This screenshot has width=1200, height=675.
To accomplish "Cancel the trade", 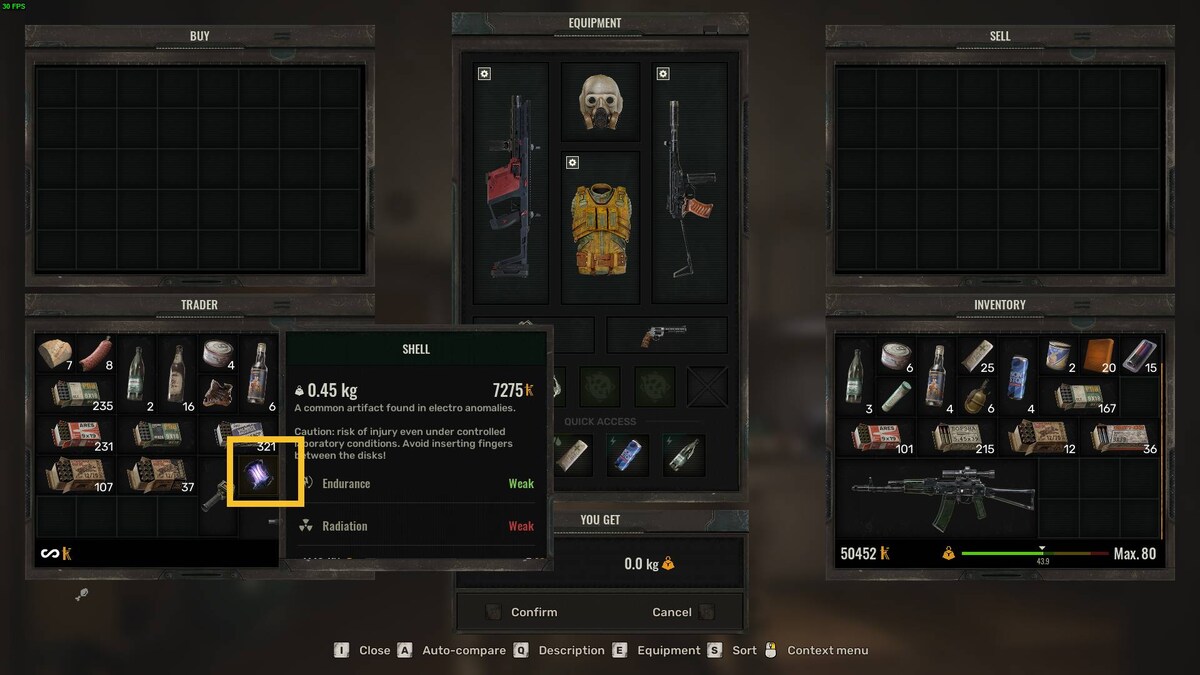I will [672, 612].
